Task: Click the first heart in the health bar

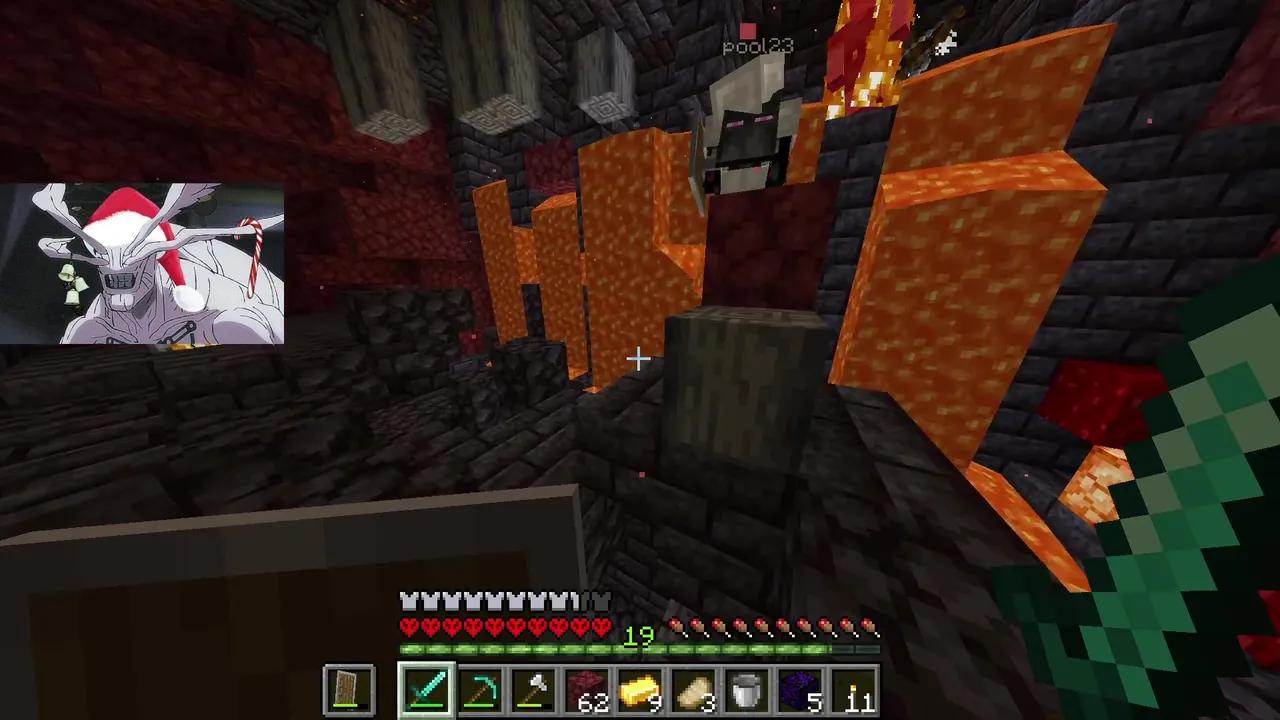Action: click(x=409, y=625)
